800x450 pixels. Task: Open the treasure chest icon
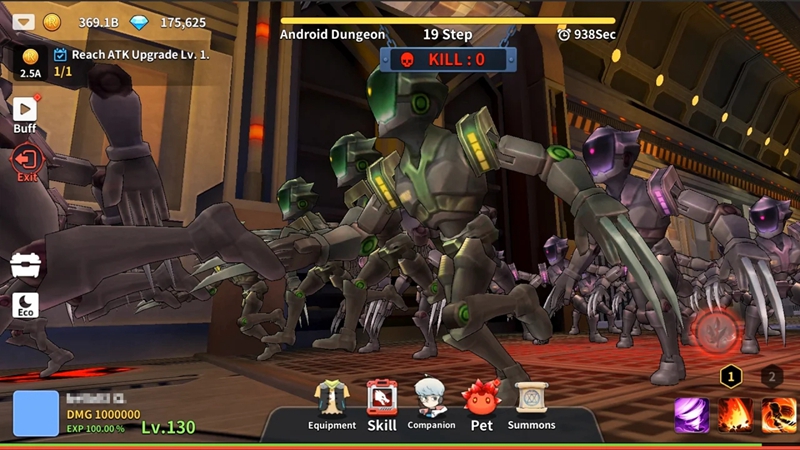point(26,264)
